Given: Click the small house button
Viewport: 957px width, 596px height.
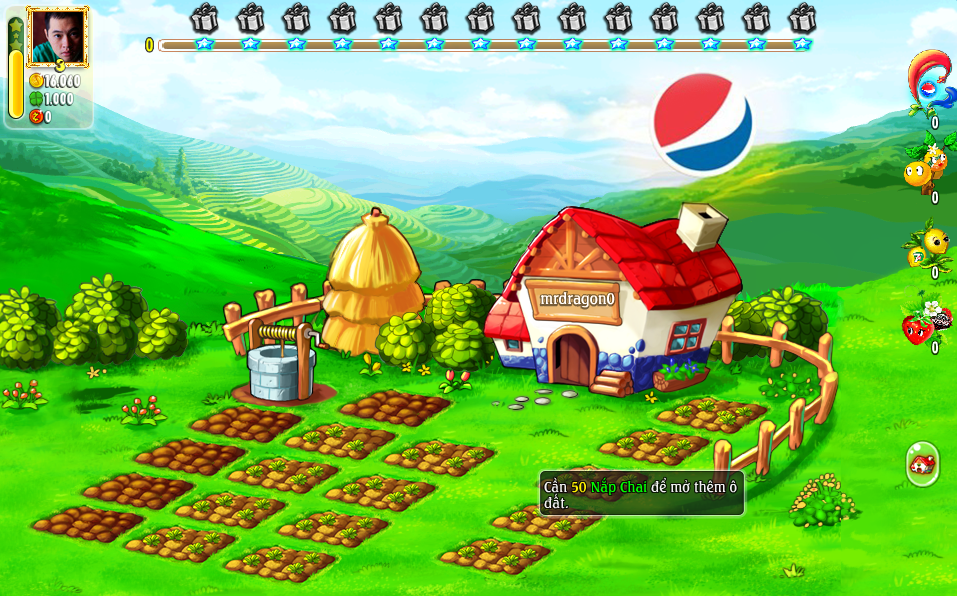Looking at the screenshot, I should pyautogui.click(x=922, y=463).
